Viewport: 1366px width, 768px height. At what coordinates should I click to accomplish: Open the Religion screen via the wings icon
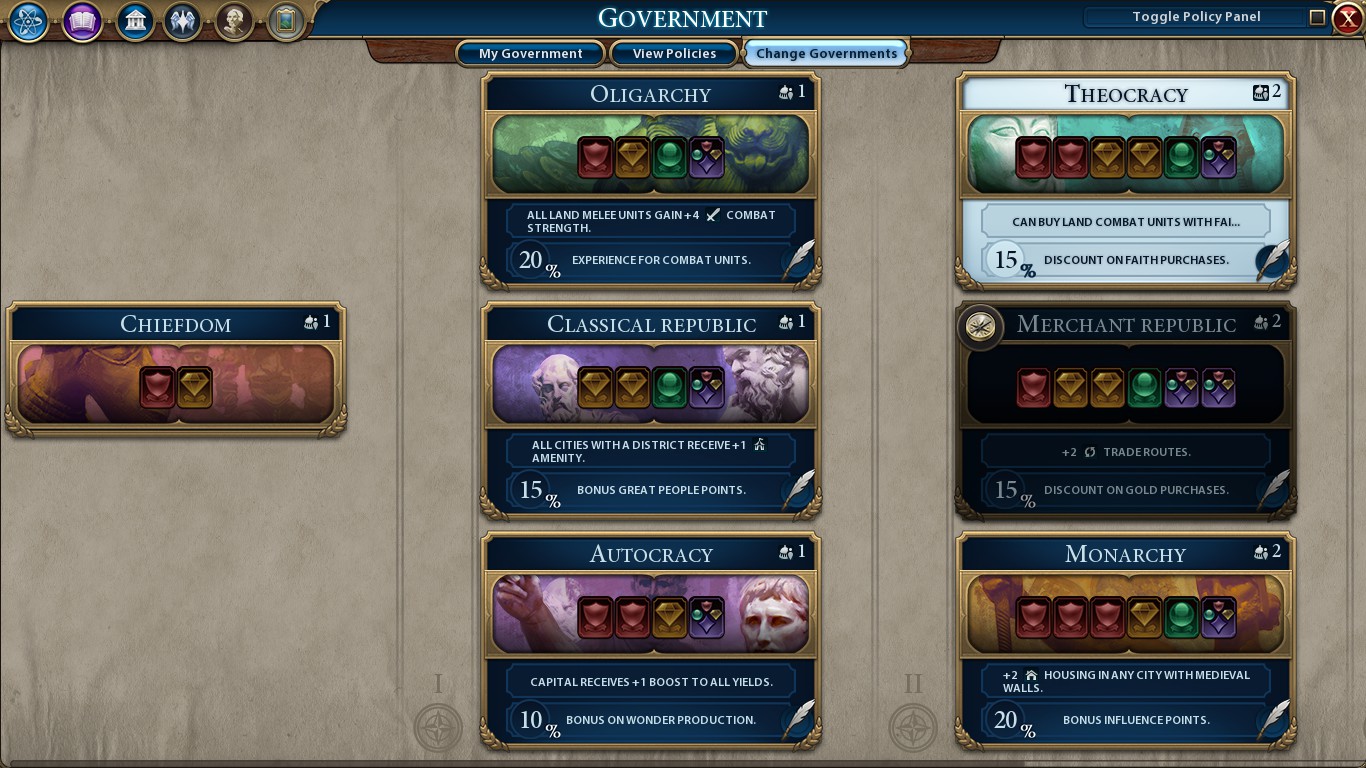[x=182, y=21]
